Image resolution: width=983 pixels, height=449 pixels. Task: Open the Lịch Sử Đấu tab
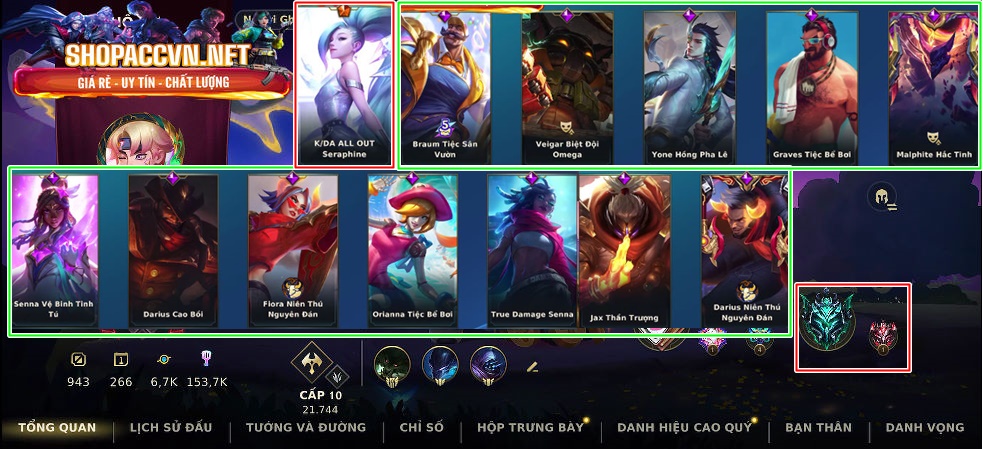pos(171,427)
